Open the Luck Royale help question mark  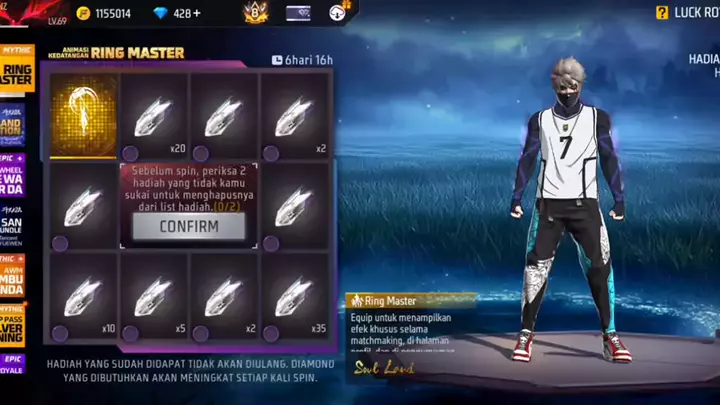tap(661, 13)
